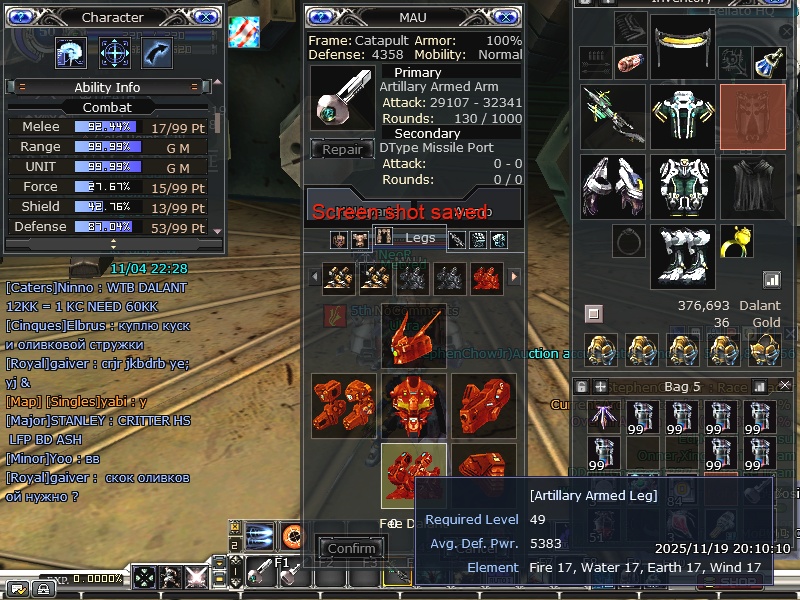Select the equipped weapon slot
The height and width of the screenshot is (600, 800).
(612, 117)
